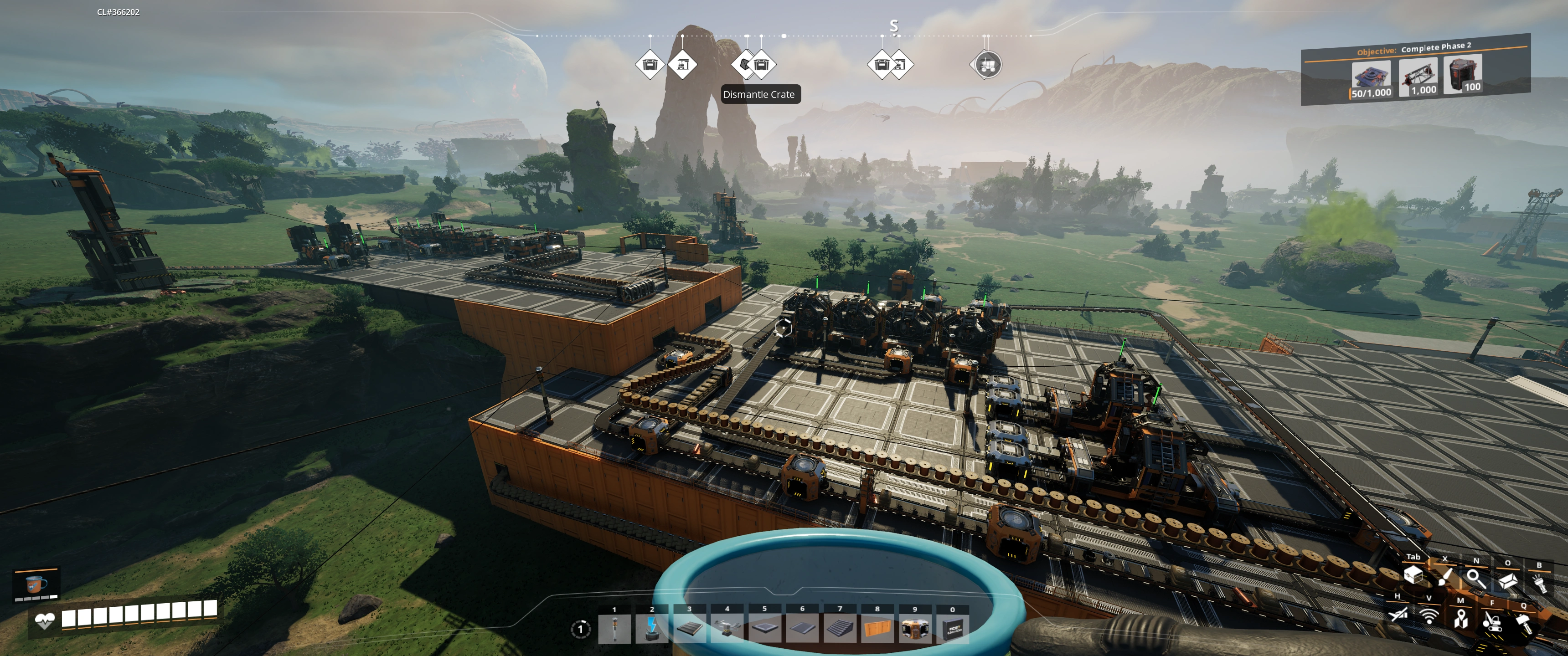Activate the wrecking crane dismantle icon
The image size is (1568, 656).
click(1491, 621)
